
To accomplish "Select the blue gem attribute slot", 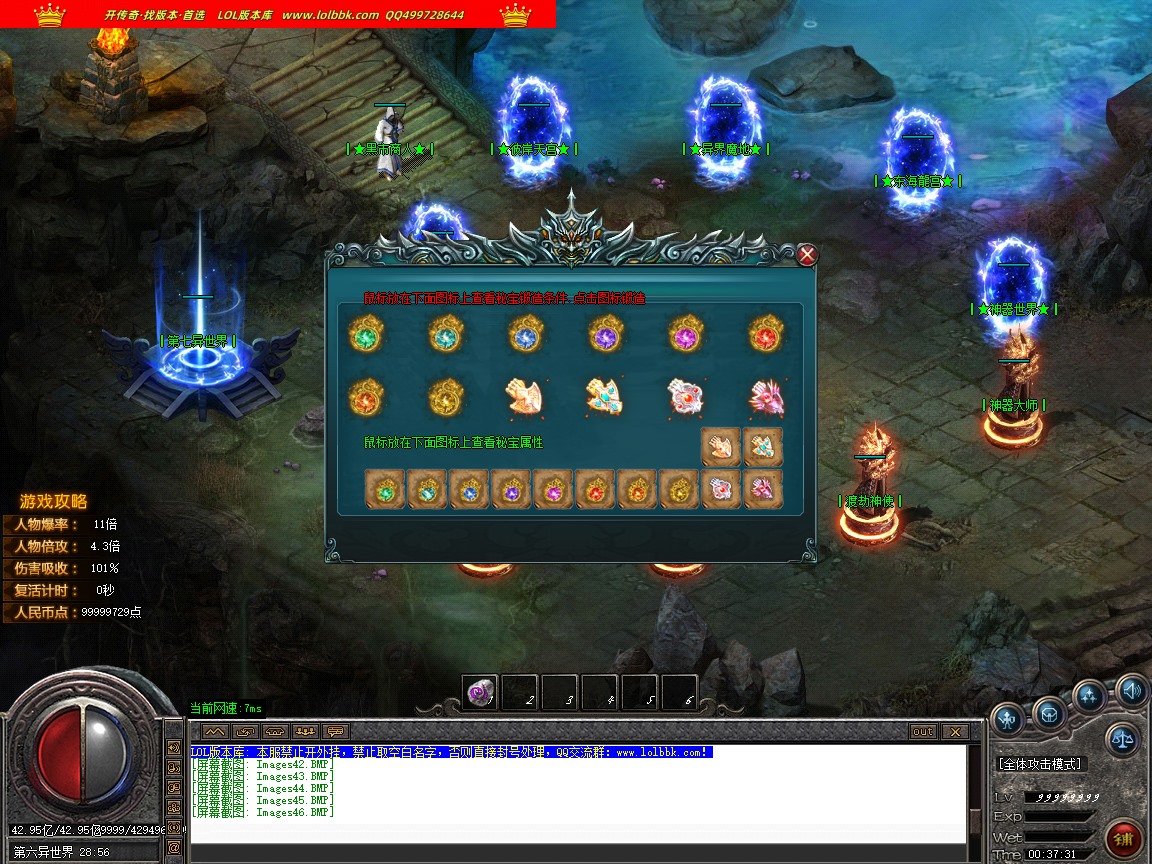I will pyautogui.click(x=469, y=490).
